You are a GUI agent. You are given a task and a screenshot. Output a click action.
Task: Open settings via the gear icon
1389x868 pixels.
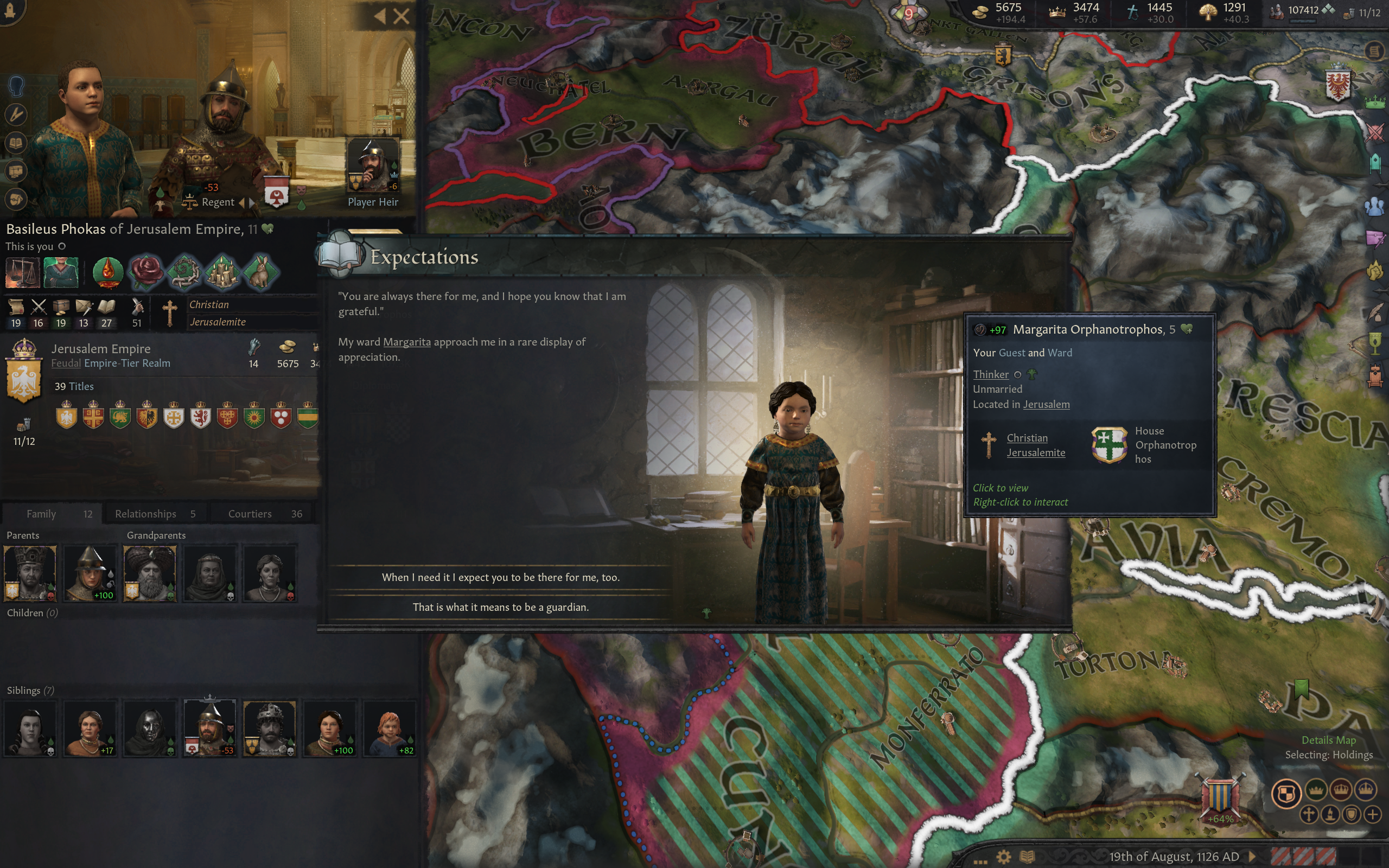tap(1003, 857)
